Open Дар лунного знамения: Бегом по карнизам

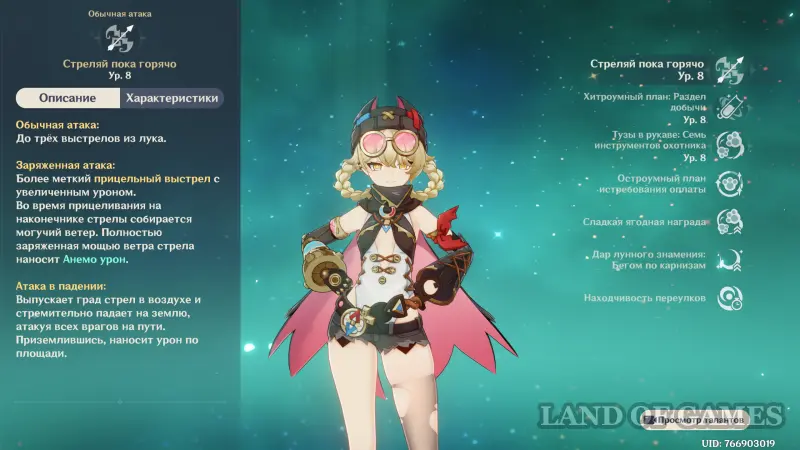click(728, 259)
